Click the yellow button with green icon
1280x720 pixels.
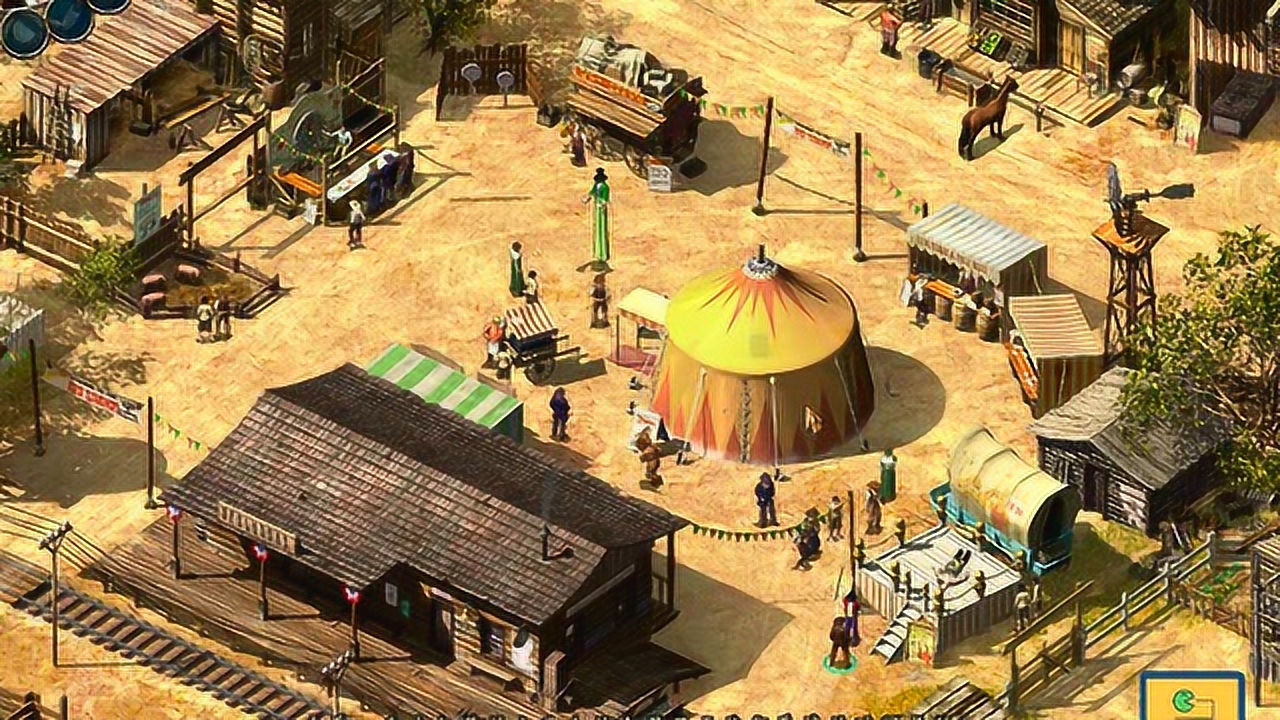coord(1192,697)
